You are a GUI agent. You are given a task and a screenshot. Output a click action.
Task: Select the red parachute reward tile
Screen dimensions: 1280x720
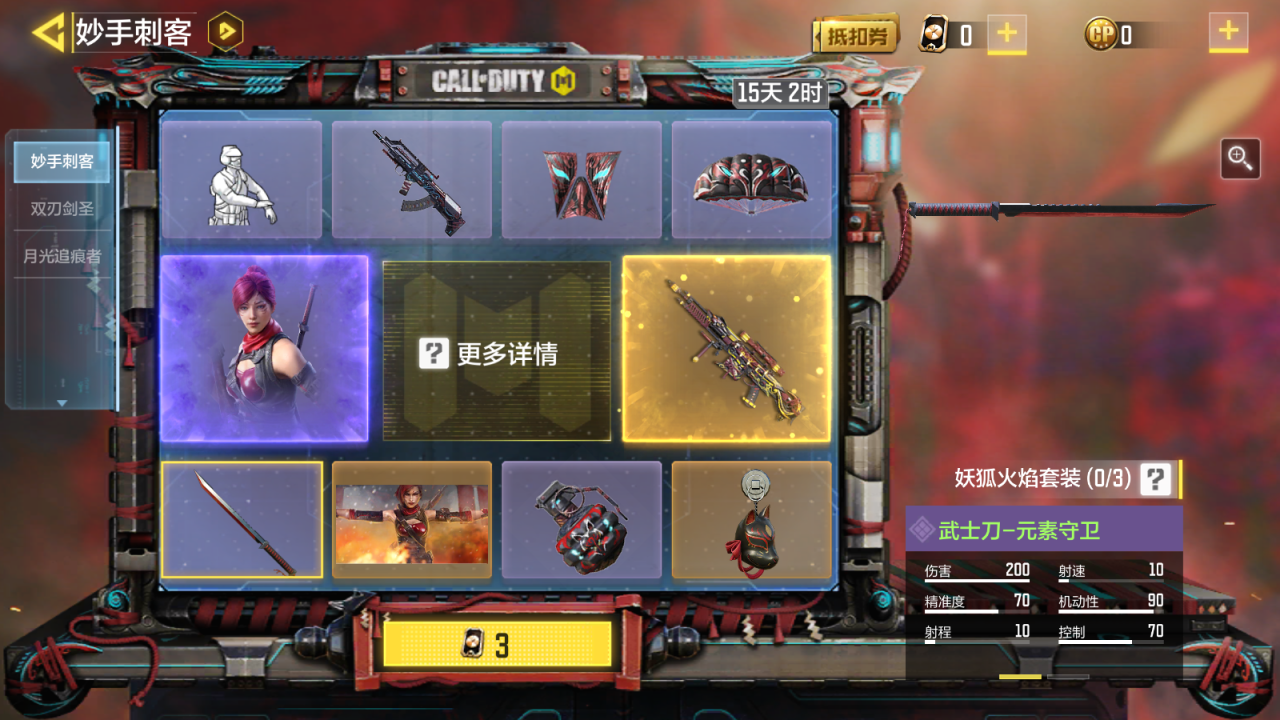(751, 181)
